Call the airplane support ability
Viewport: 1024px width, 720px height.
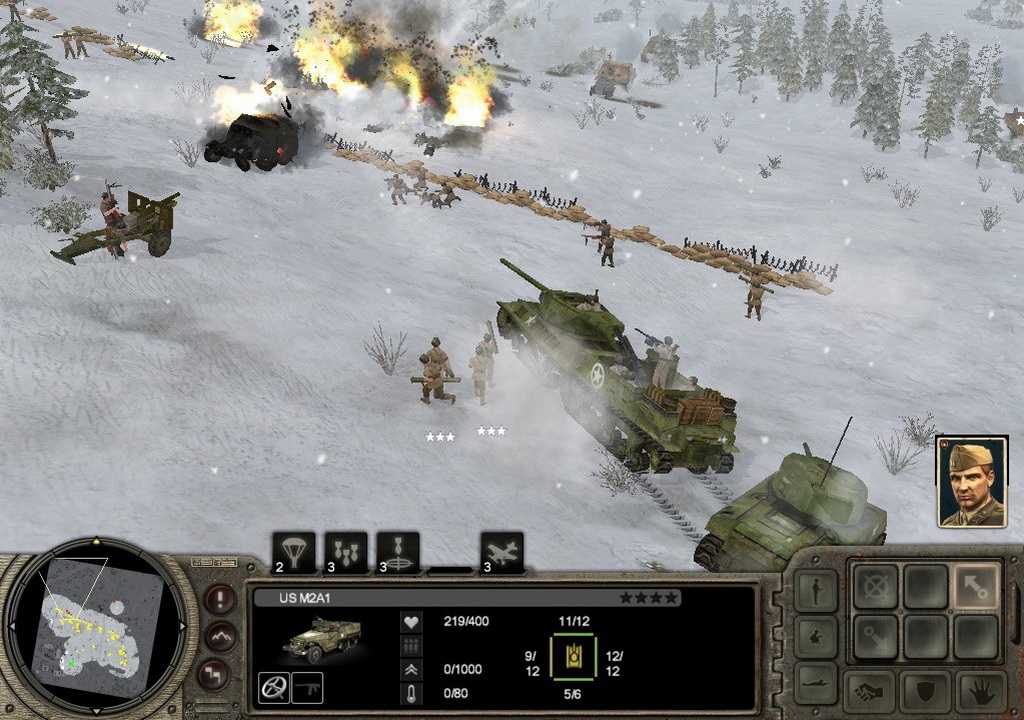(501, 553)
